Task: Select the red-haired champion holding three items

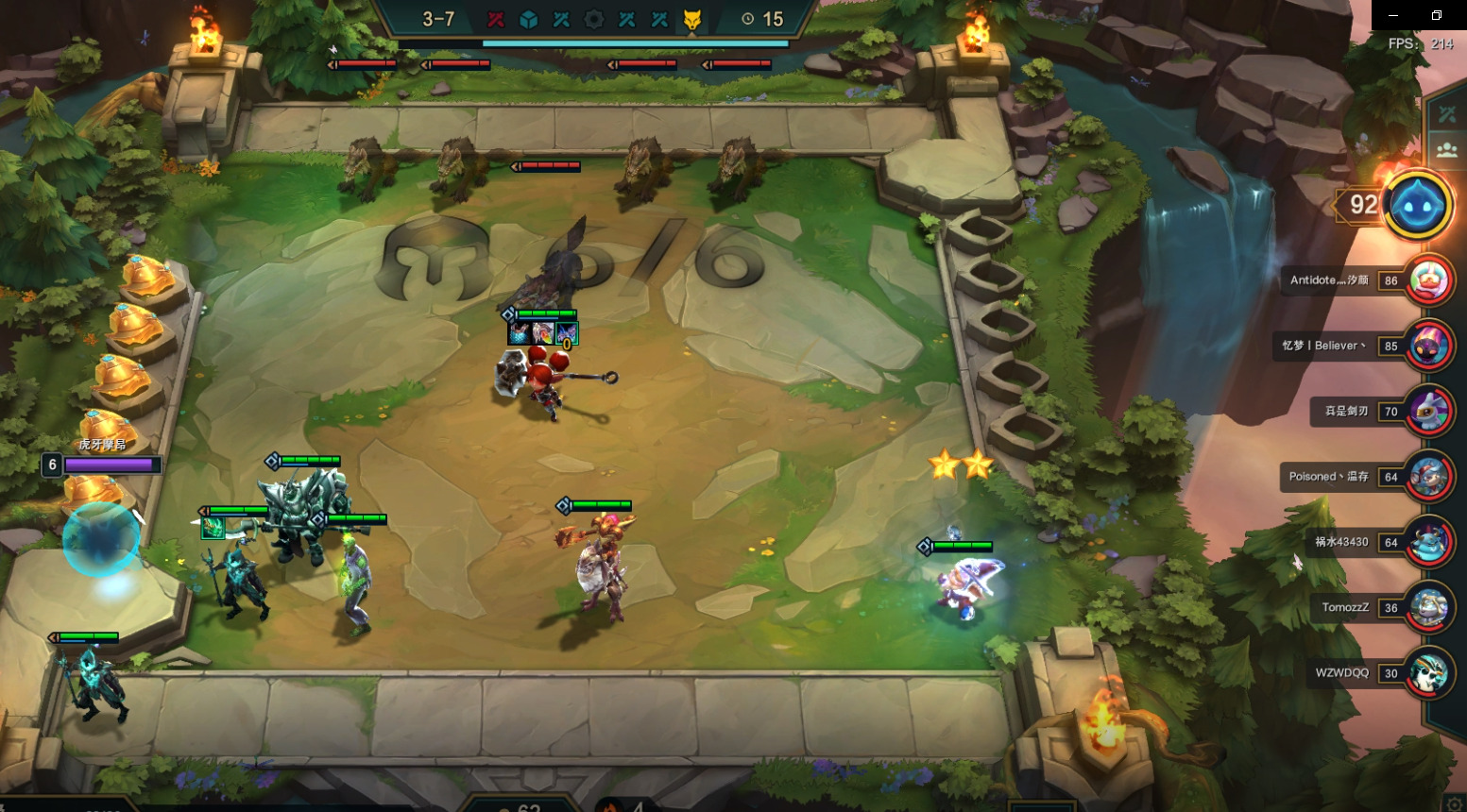Action: [542, 380]
